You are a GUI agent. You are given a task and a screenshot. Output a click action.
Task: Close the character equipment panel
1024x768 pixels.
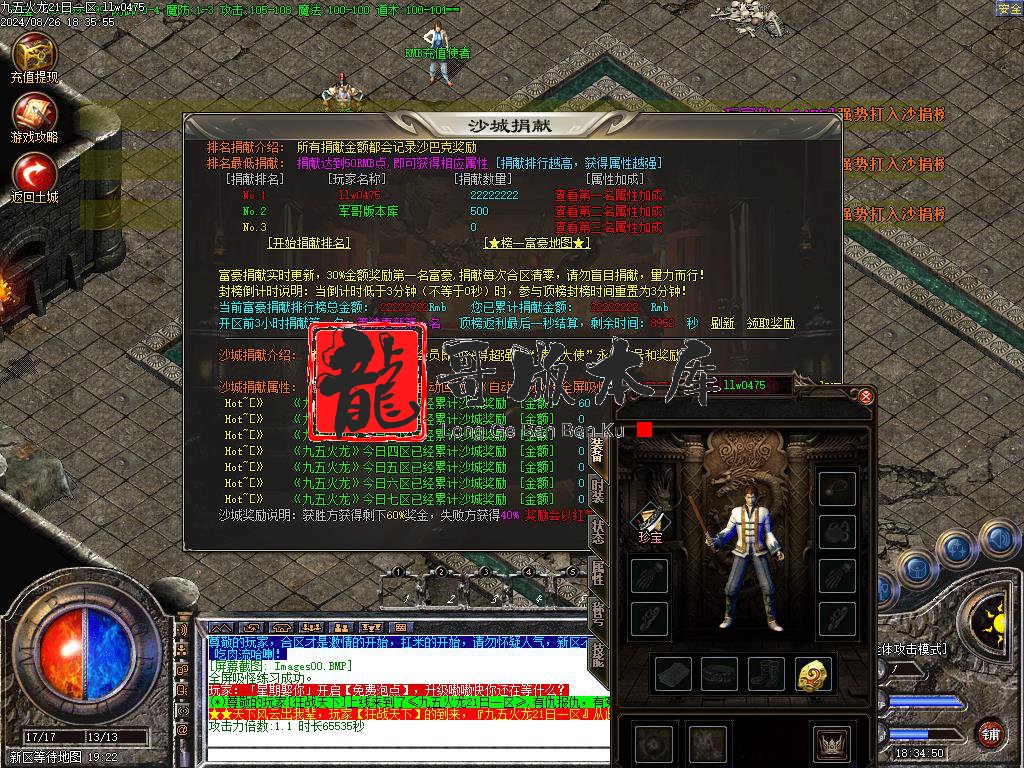pyautogui.click(x=866, y=396)
